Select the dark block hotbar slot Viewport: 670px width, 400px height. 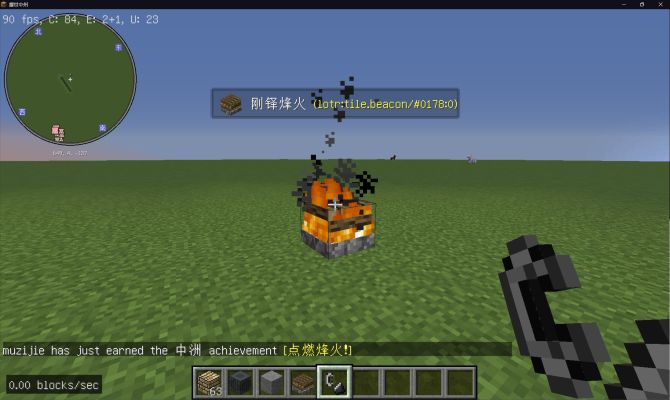pos(240,381)
